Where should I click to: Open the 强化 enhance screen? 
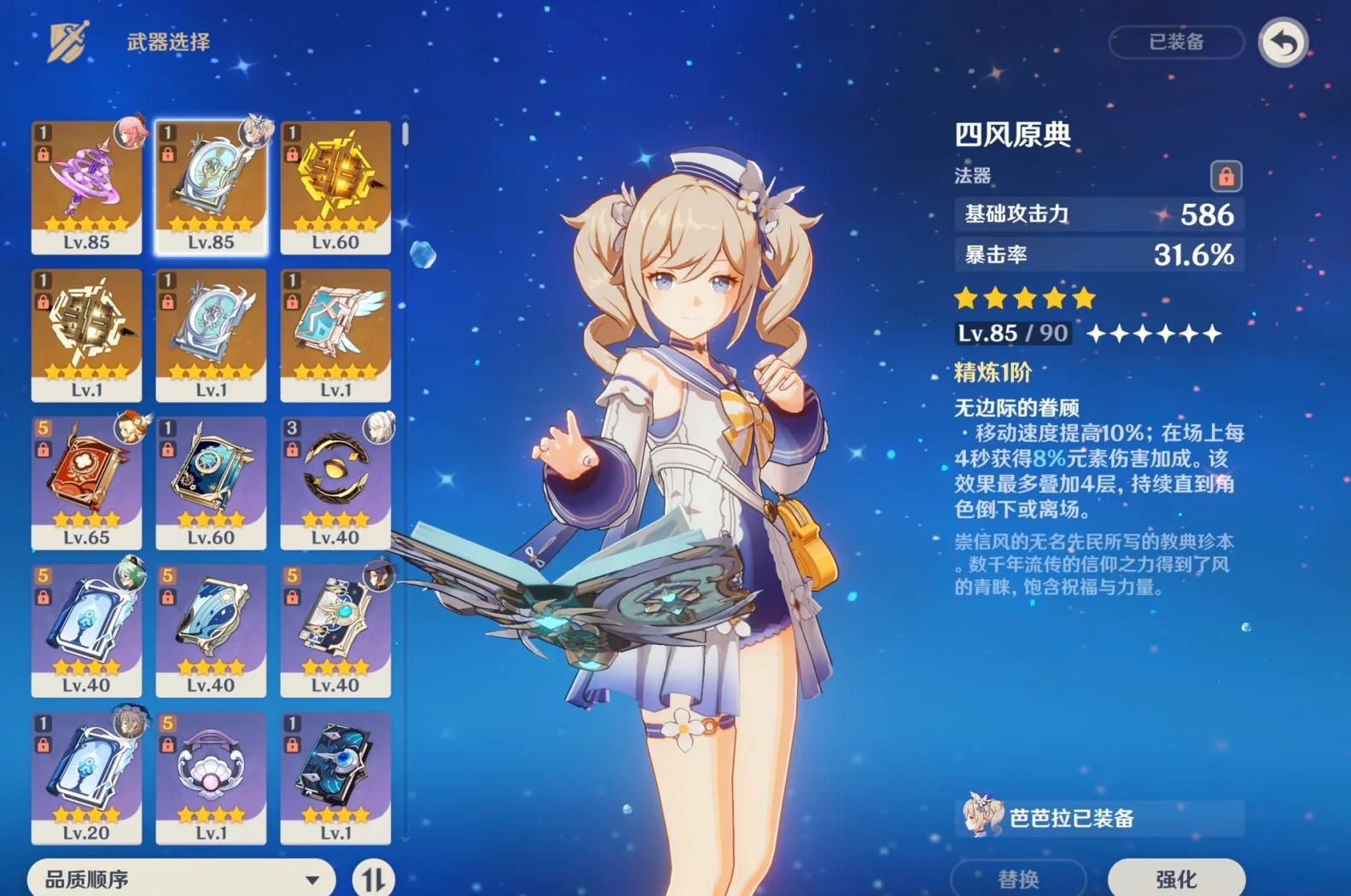[1175, 878]
